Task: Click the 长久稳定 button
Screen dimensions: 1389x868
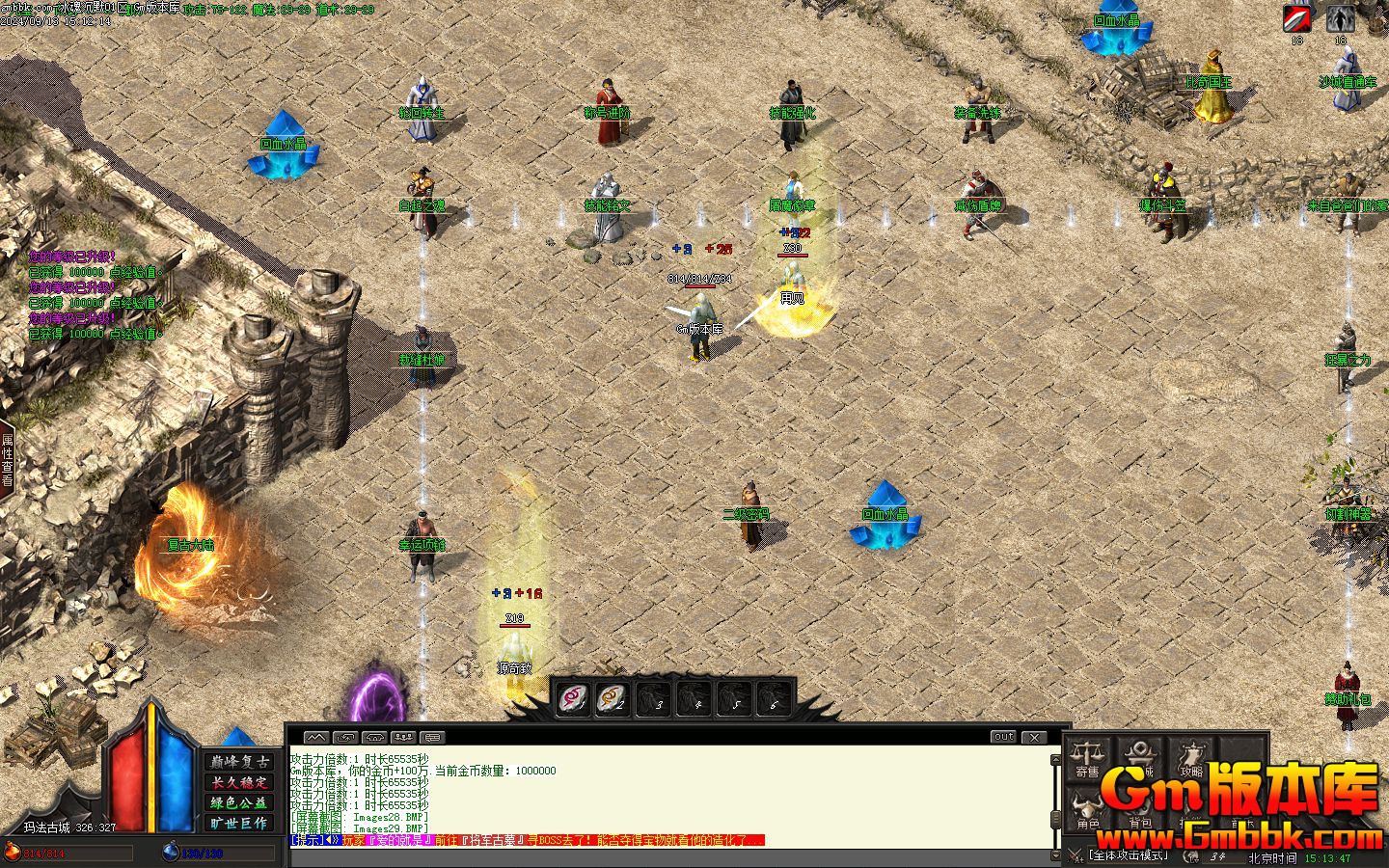Action: coord(238,782)
